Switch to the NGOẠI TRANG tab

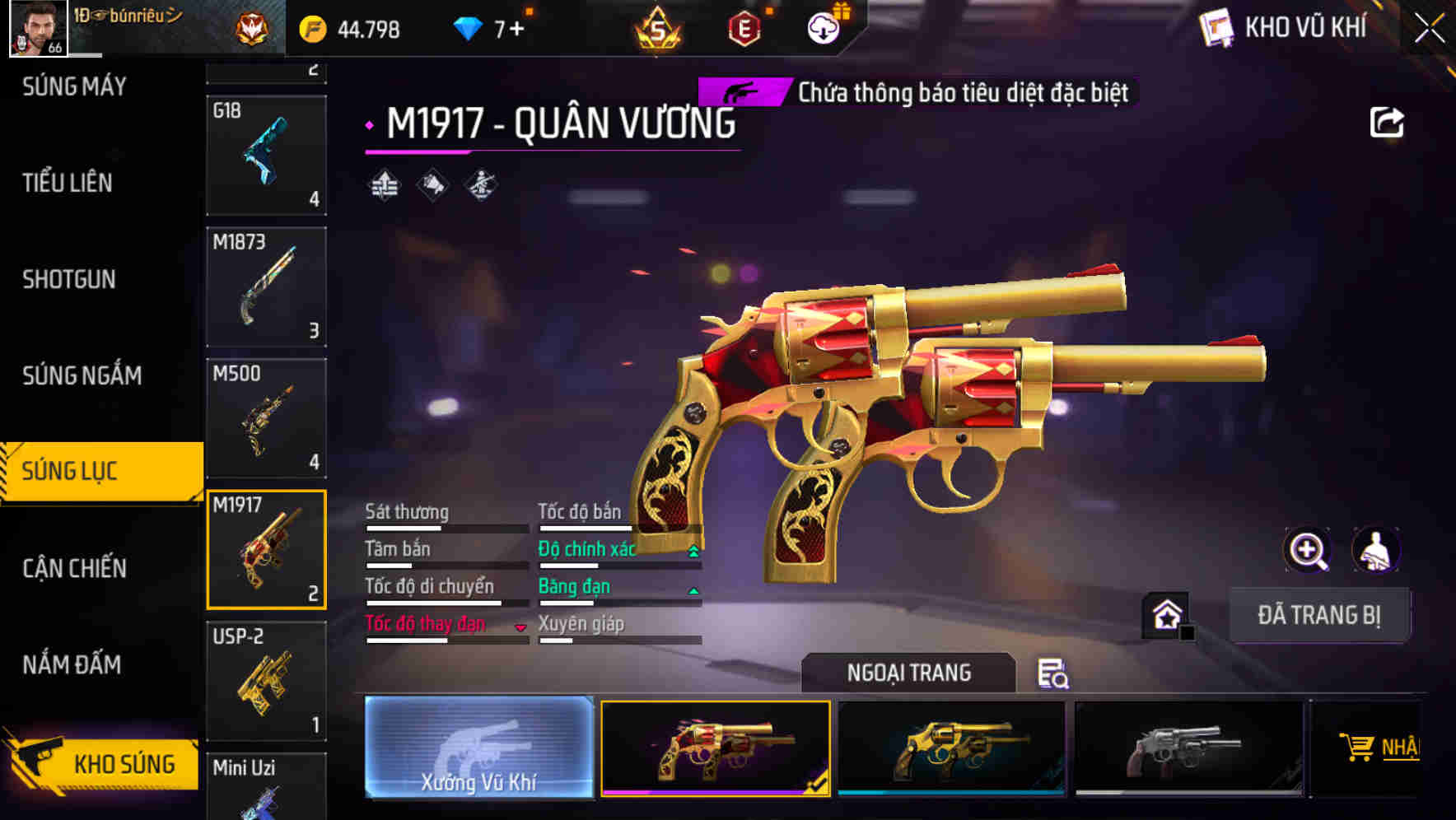[908, 672]
